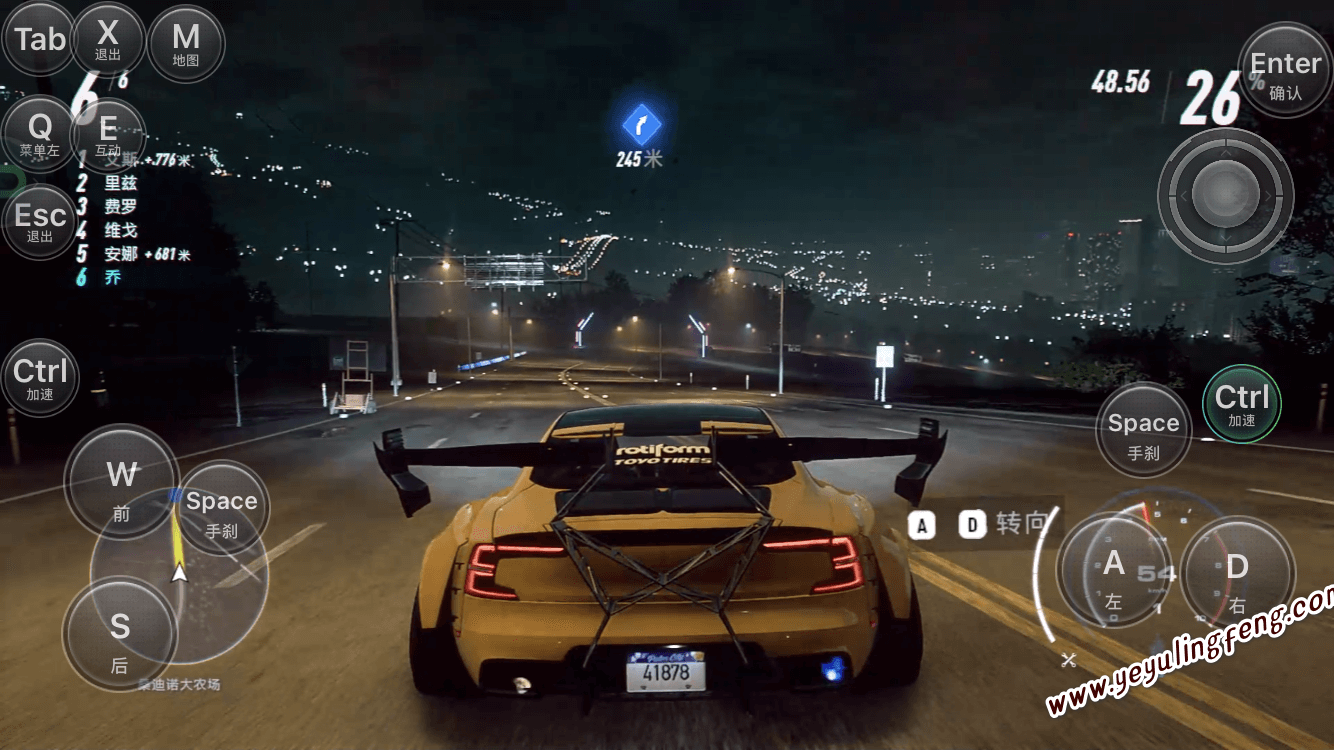The height and width of the screenshot is (750, 1334).
Task: Steer right with the D 右 button
Action: click(x=1237, y=574)
